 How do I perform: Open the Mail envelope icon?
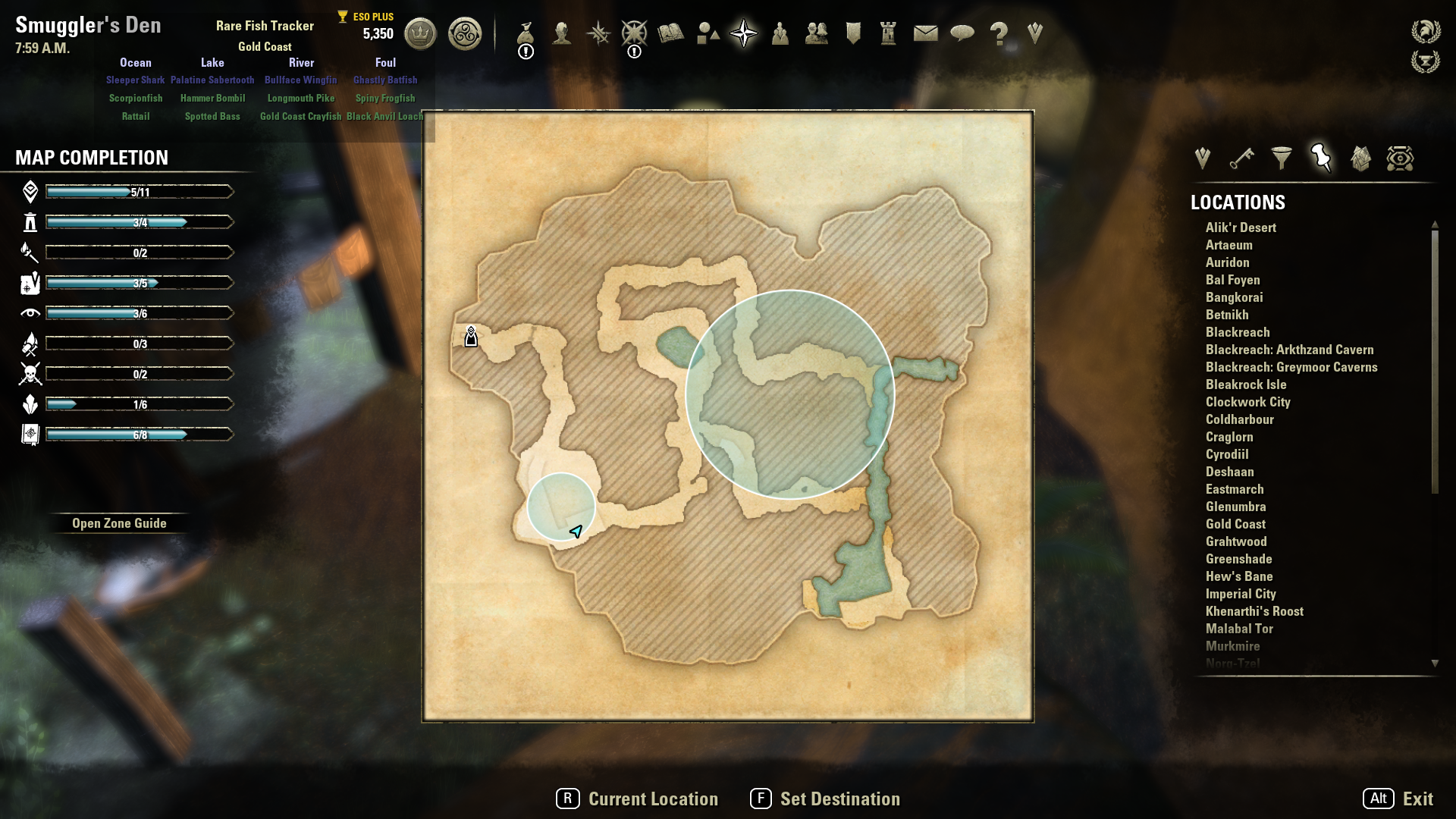coord(925,33)
